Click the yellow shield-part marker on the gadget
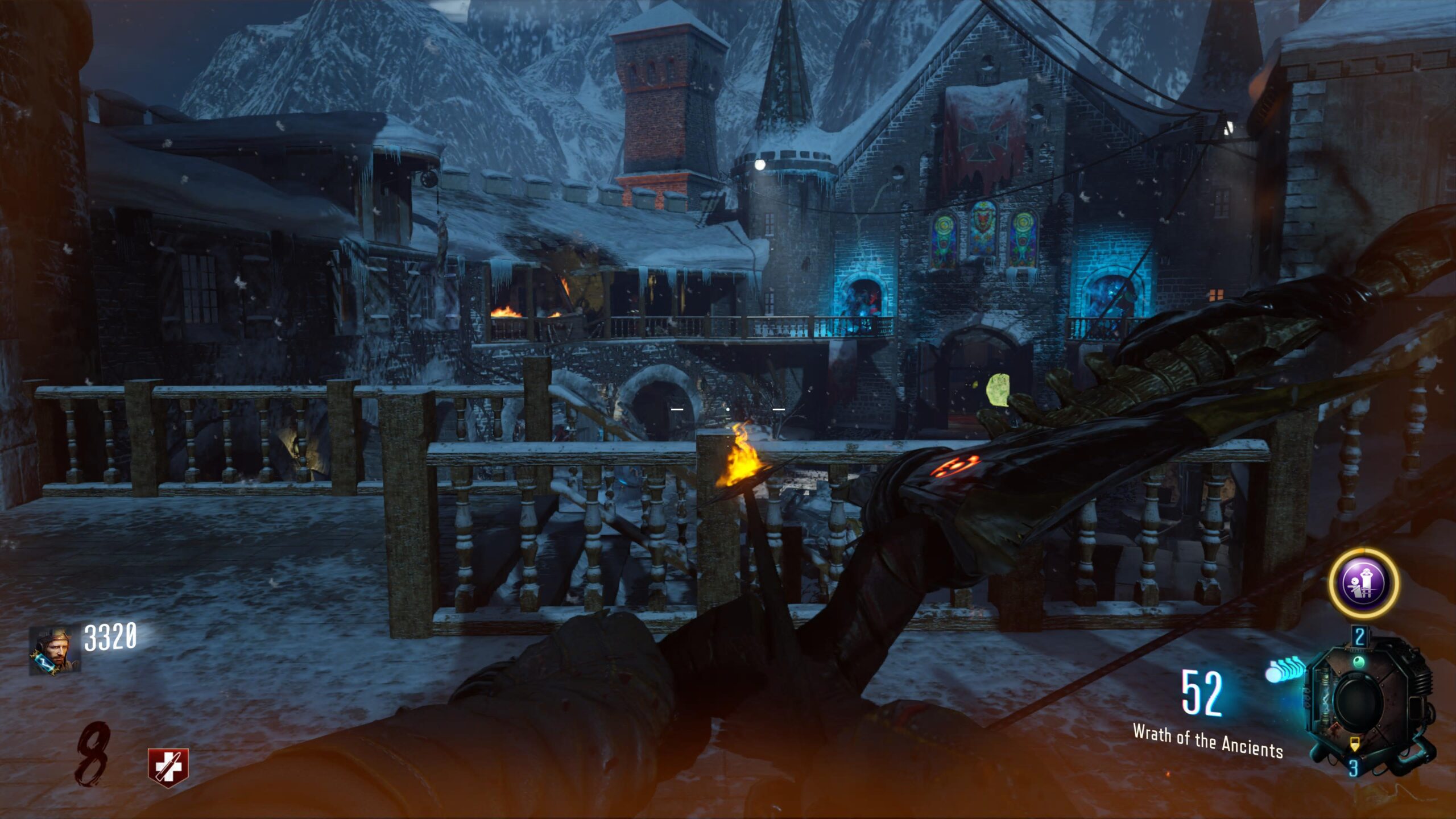This screenshot has width=1456, height=819. [1355, 744]
